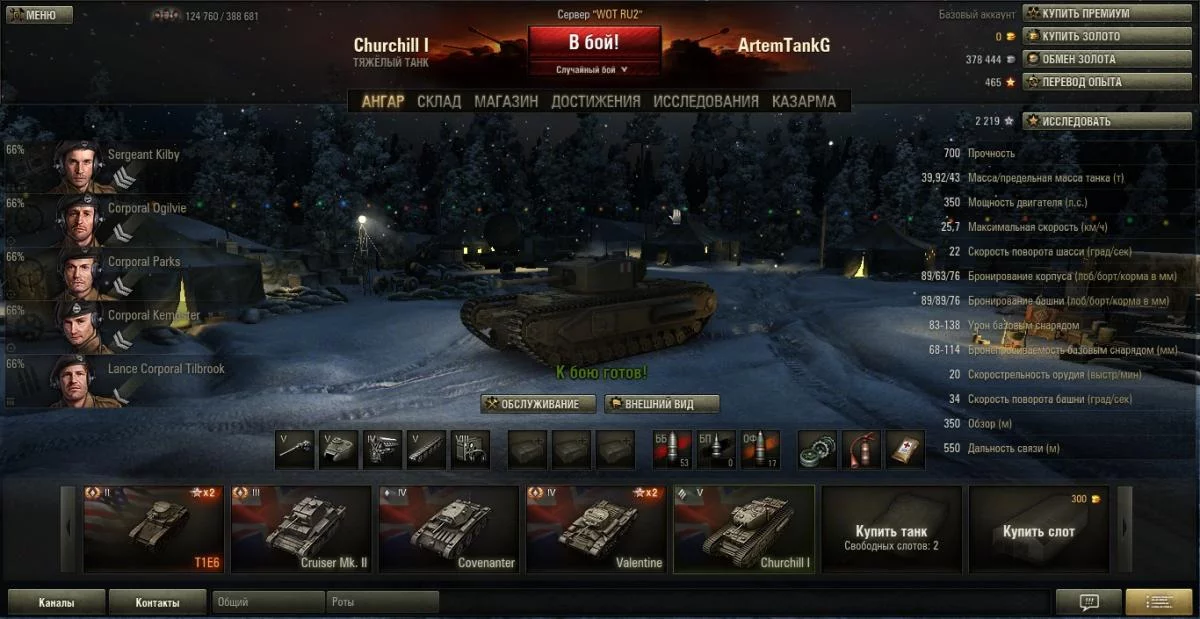This screenshot has width=1200, height=619.
Task: Go to the Достижения tab
Action: (x=595, y=101)
